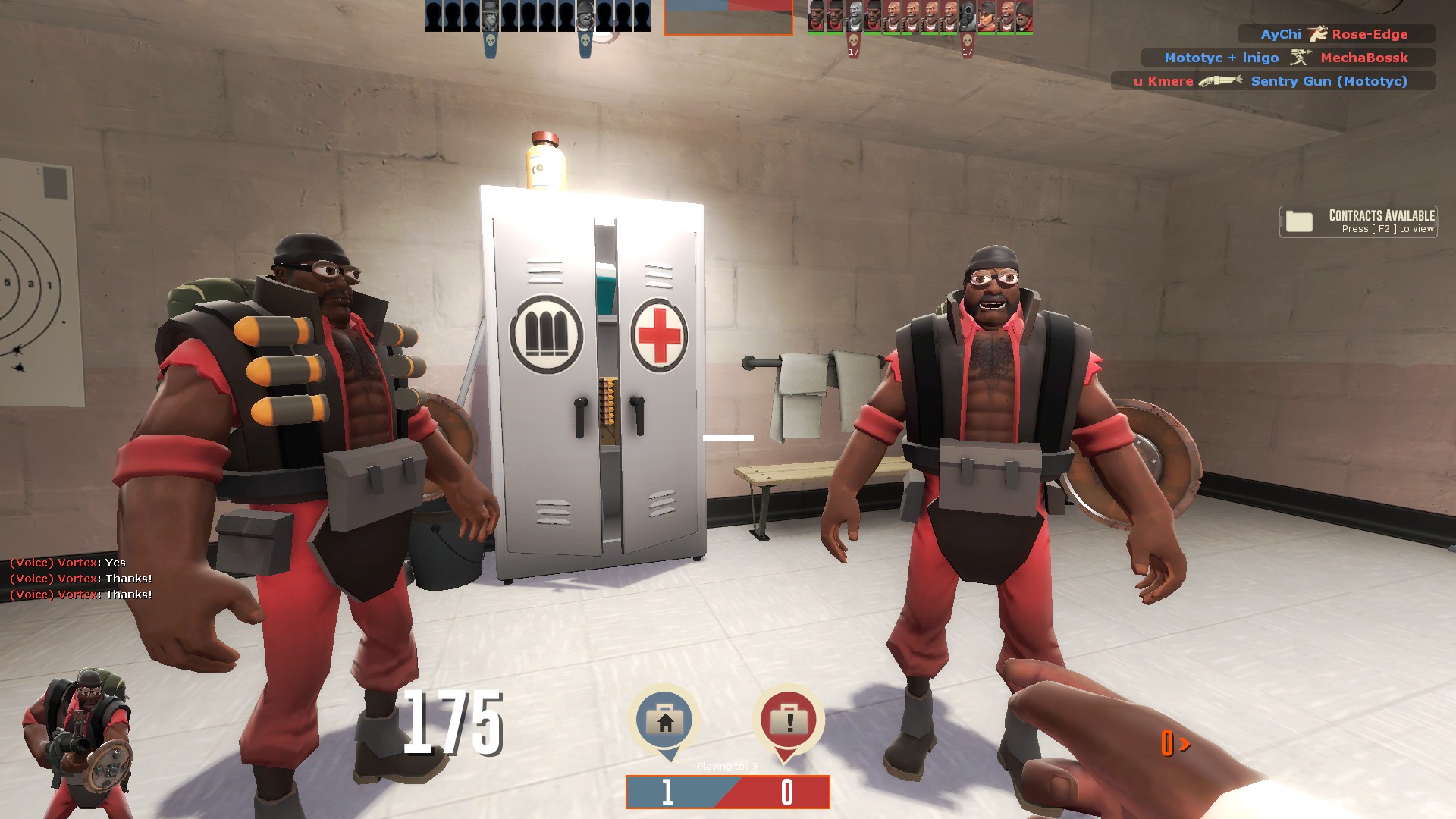Screen dimensions: 1456x819
Task: Click the blue-red team score progress bar
Action: (726, 792)
